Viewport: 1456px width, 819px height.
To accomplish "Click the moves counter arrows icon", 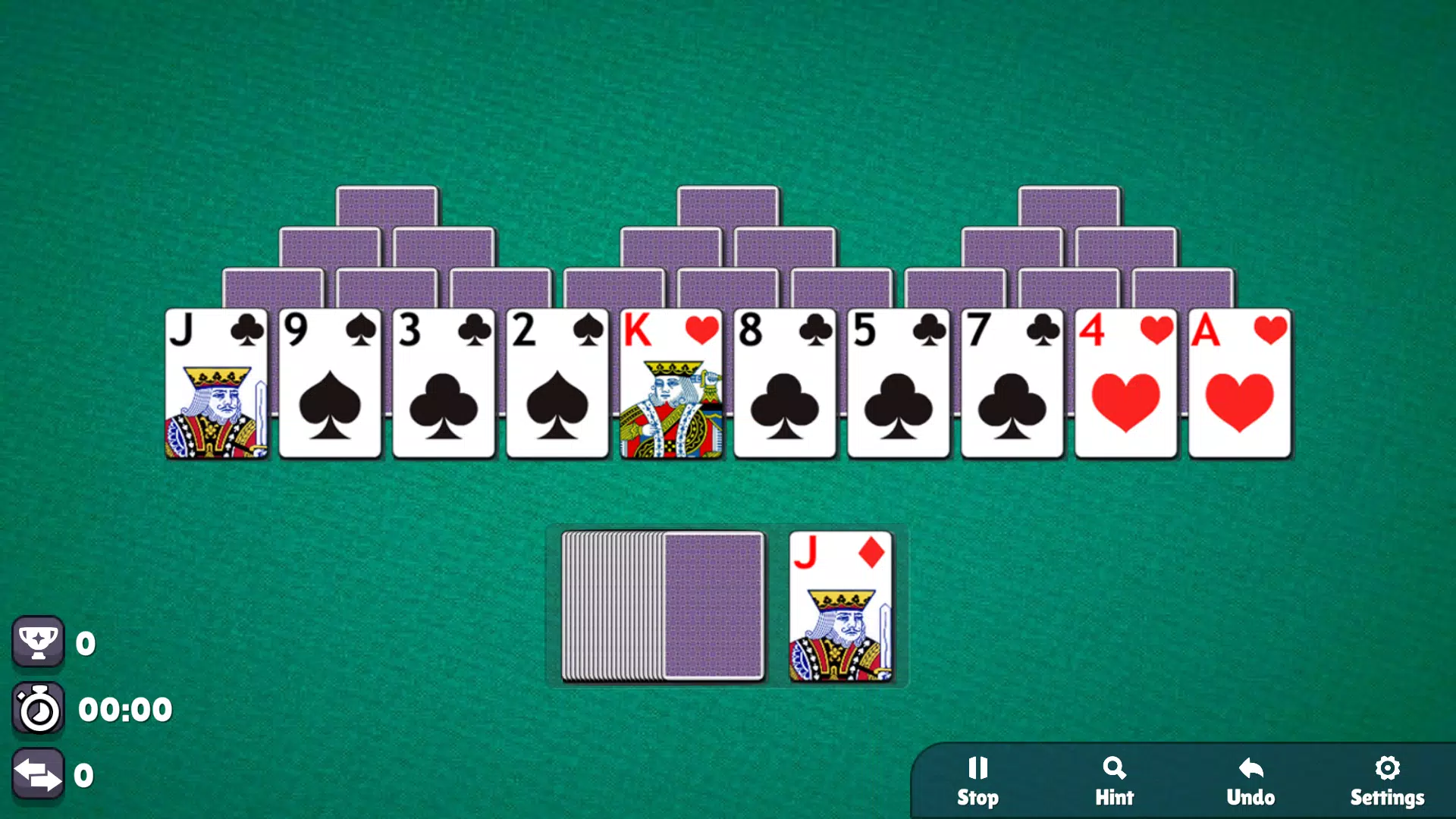I will click(39, 774).
